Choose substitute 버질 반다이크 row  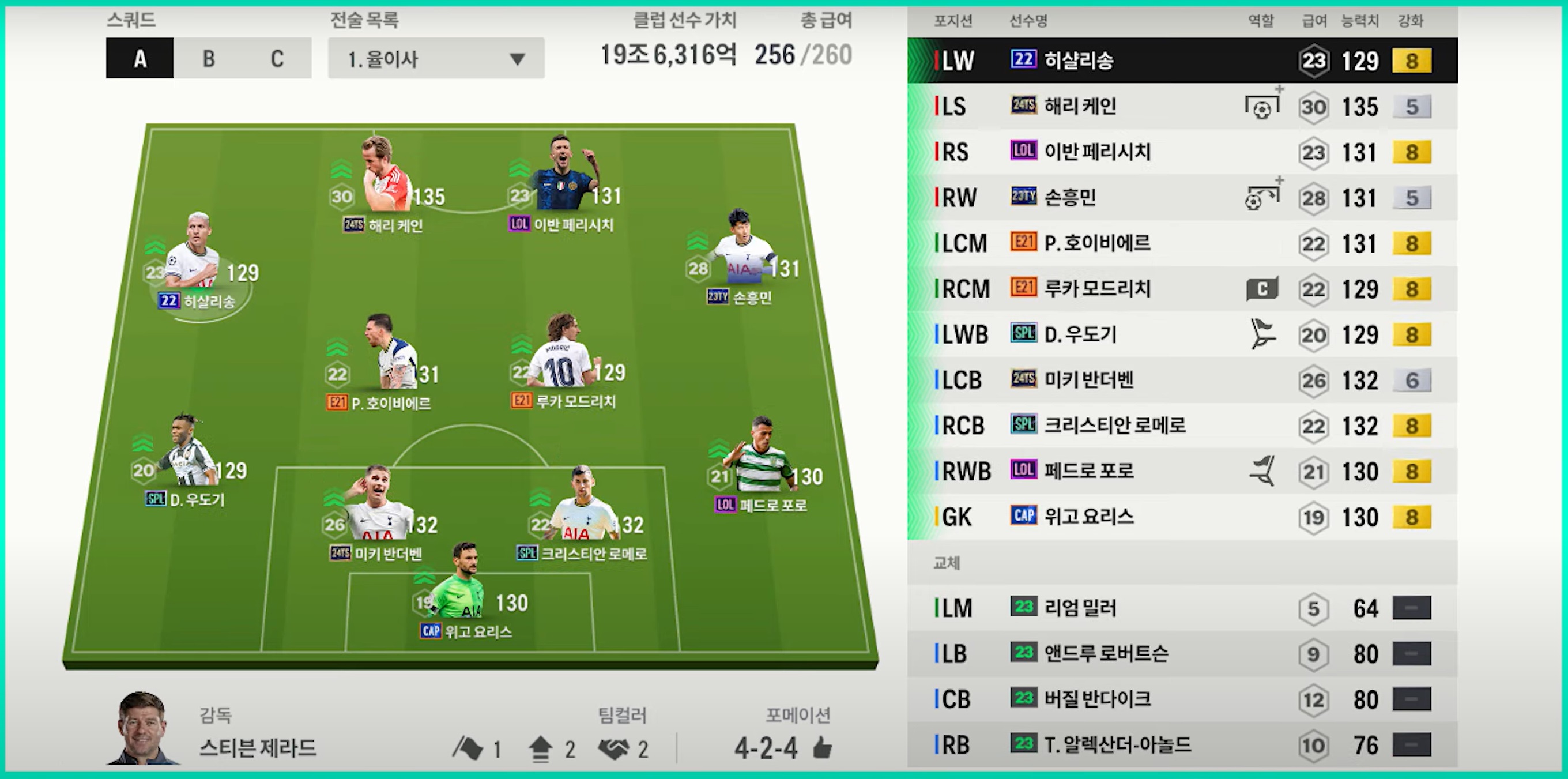pos(1181,699)
